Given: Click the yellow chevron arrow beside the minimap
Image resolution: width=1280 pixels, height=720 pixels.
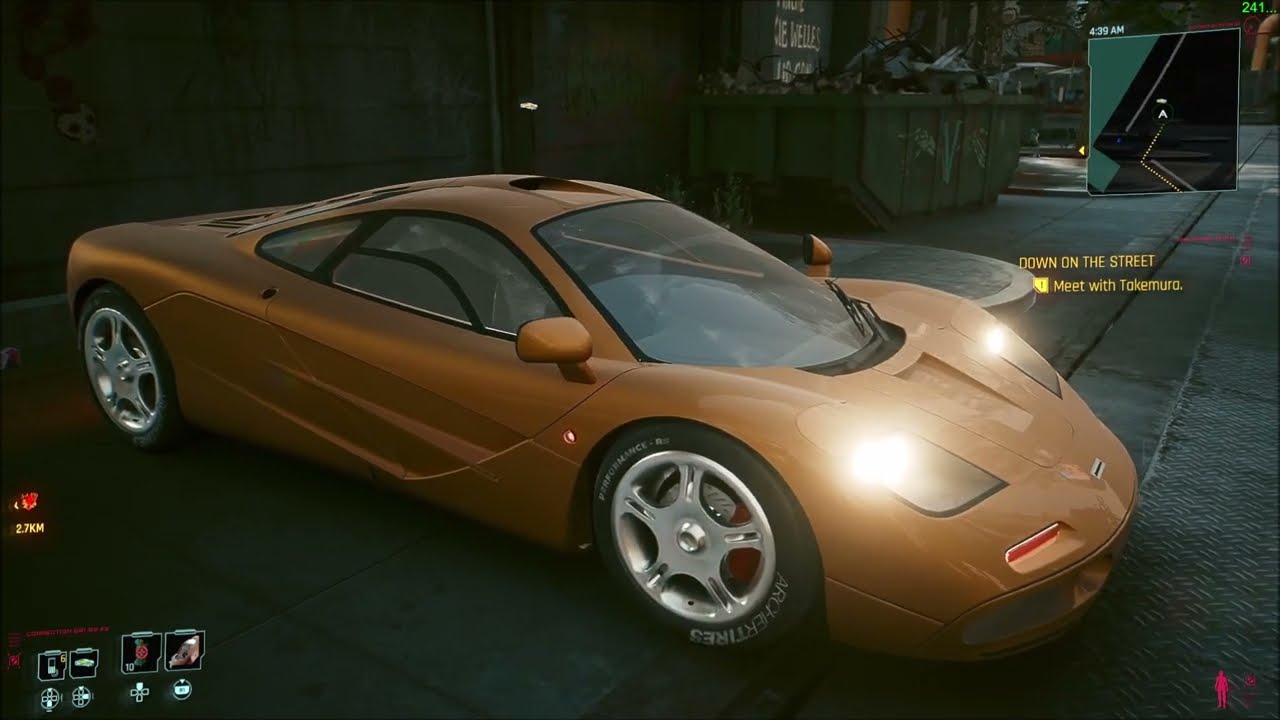Looking at the screenshot, I should (1082, 150).
